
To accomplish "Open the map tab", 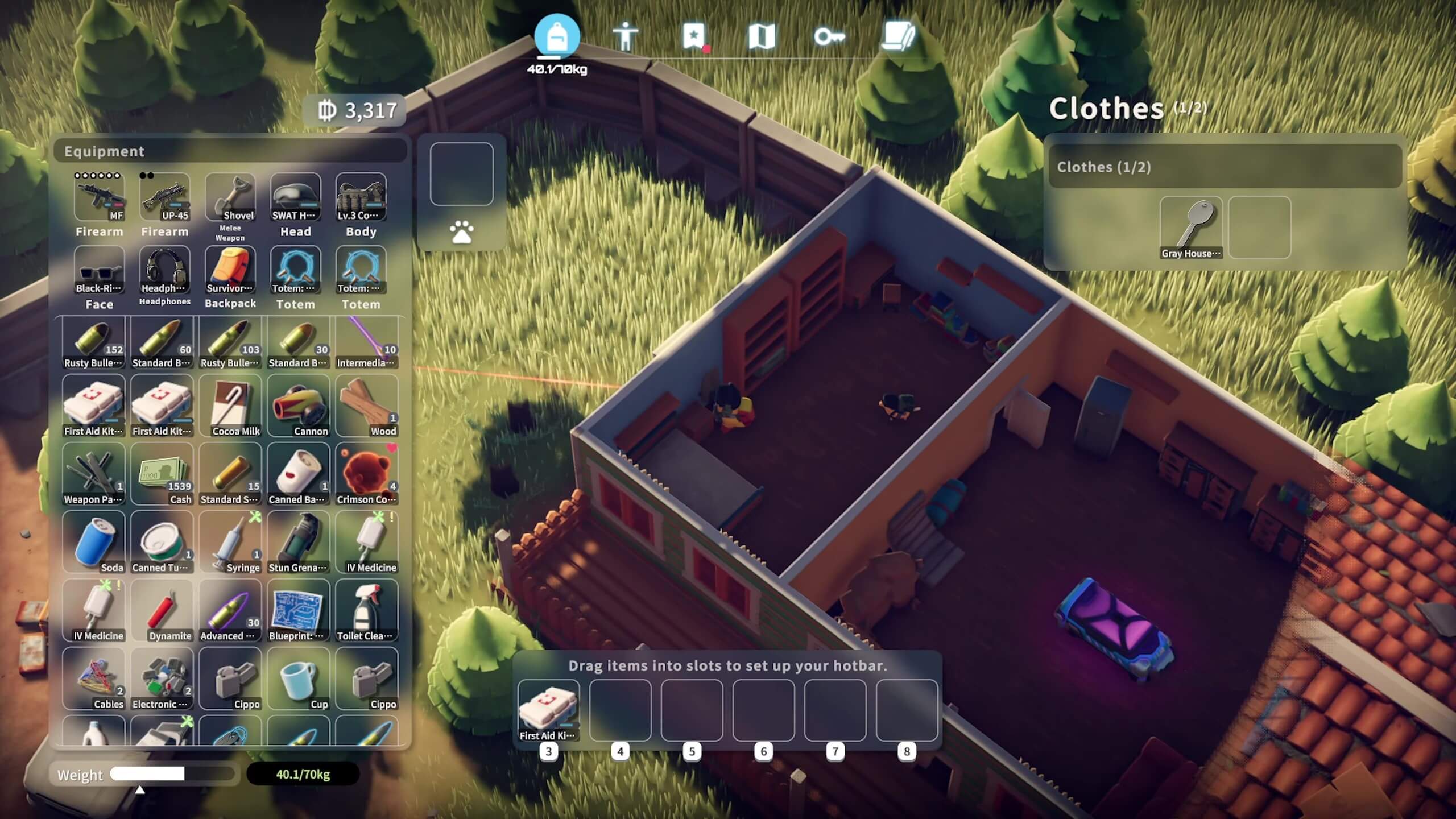I will point(762,37).
